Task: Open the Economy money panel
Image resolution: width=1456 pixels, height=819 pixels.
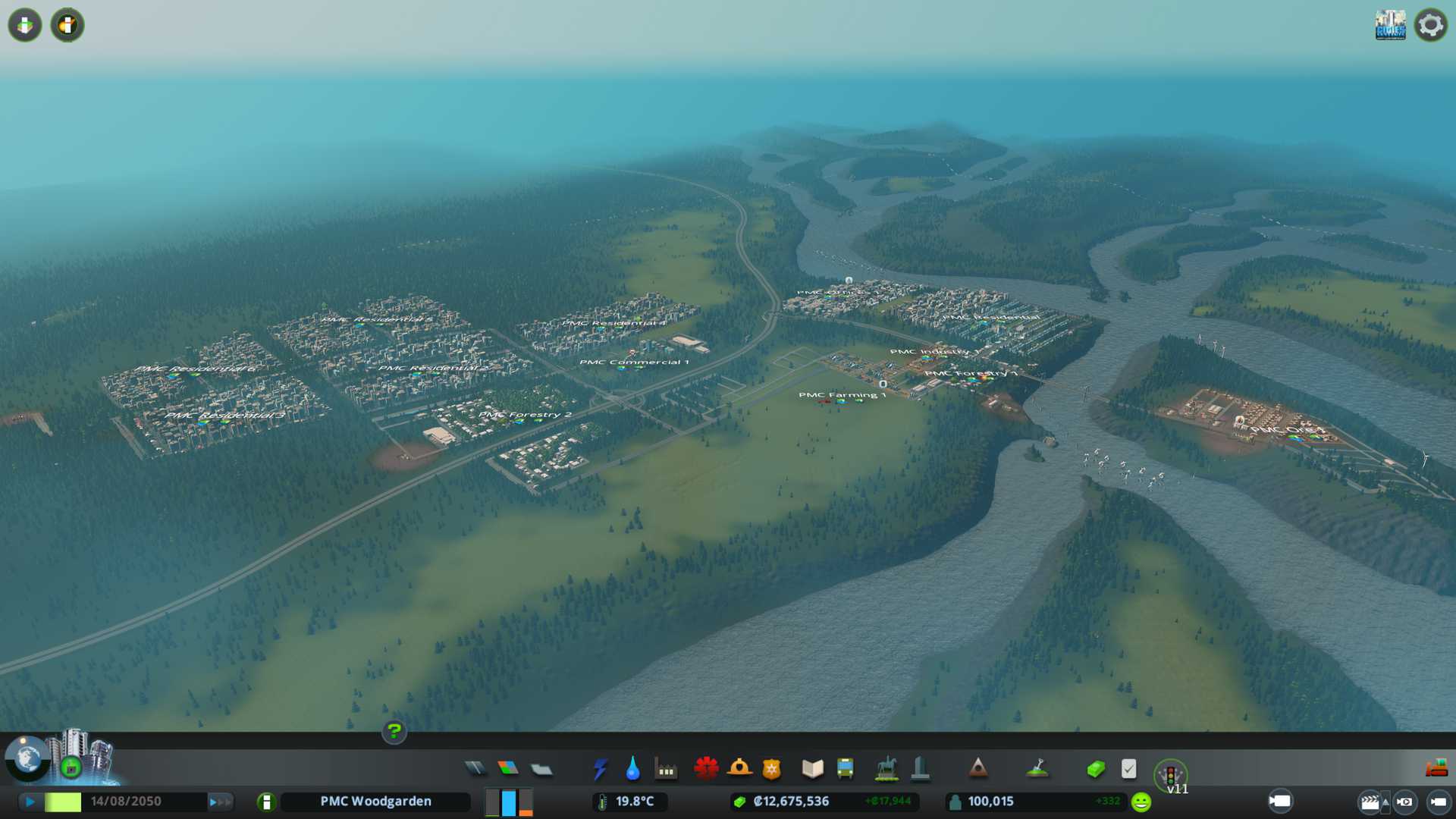Action: [1095, 770]
